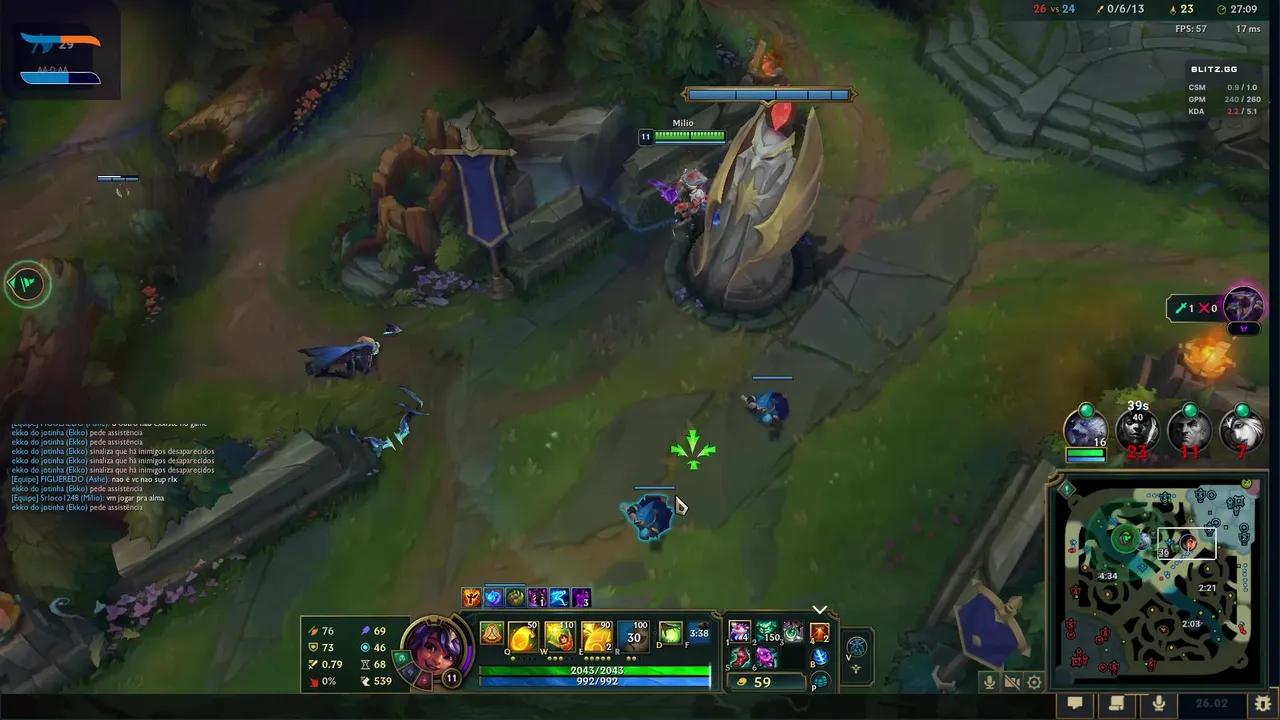Activate the R ultimate ability icon
Viewport: 1280px width, 720px height.
click(x=632, y=636)
